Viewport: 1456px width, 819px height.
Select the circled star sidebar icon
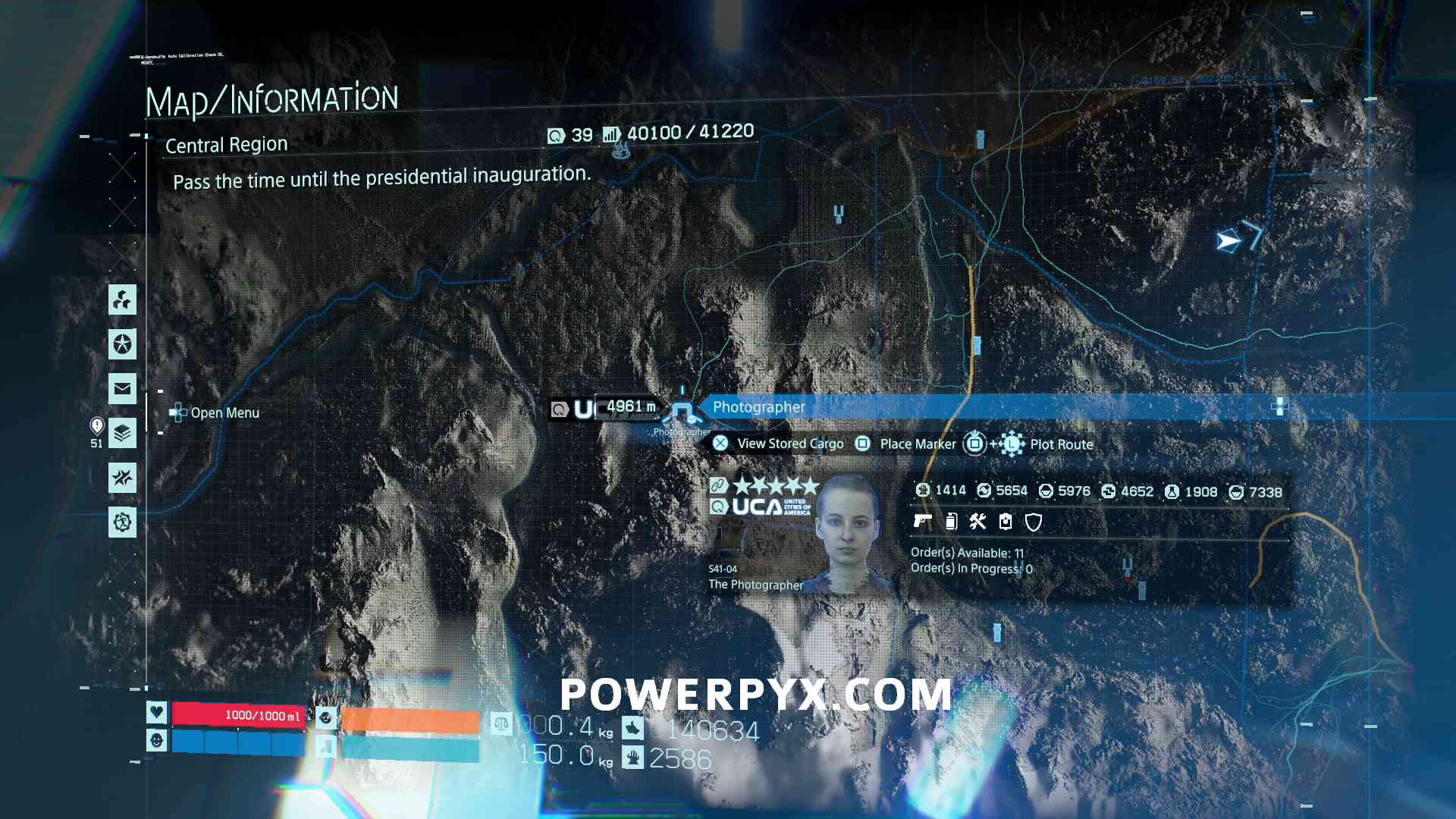tap(122, 345)
